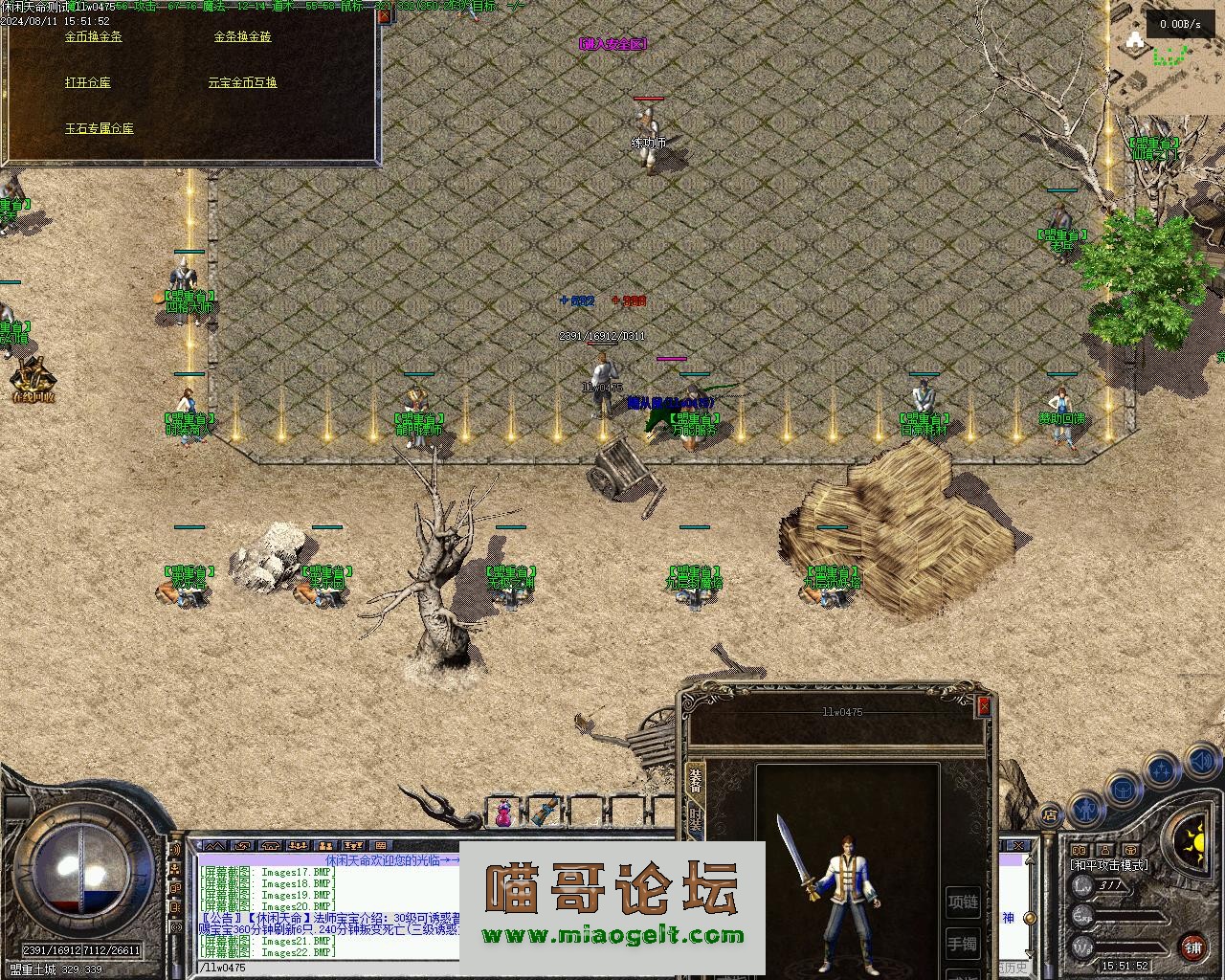Select the 手镯 bracelet equipment slot

[963, 945]
